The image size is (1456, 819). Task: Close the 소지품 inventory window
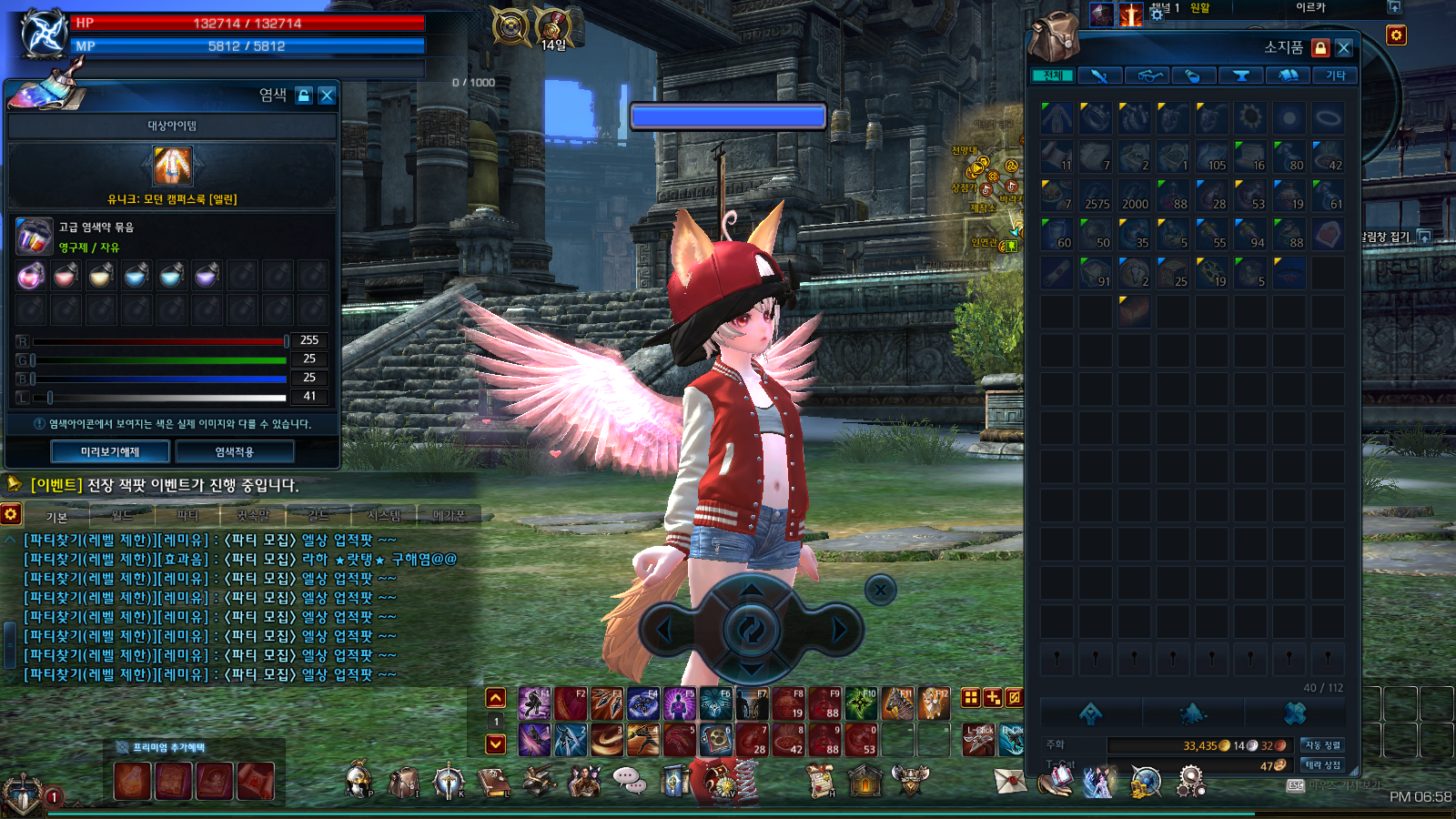coord(1344,48)
